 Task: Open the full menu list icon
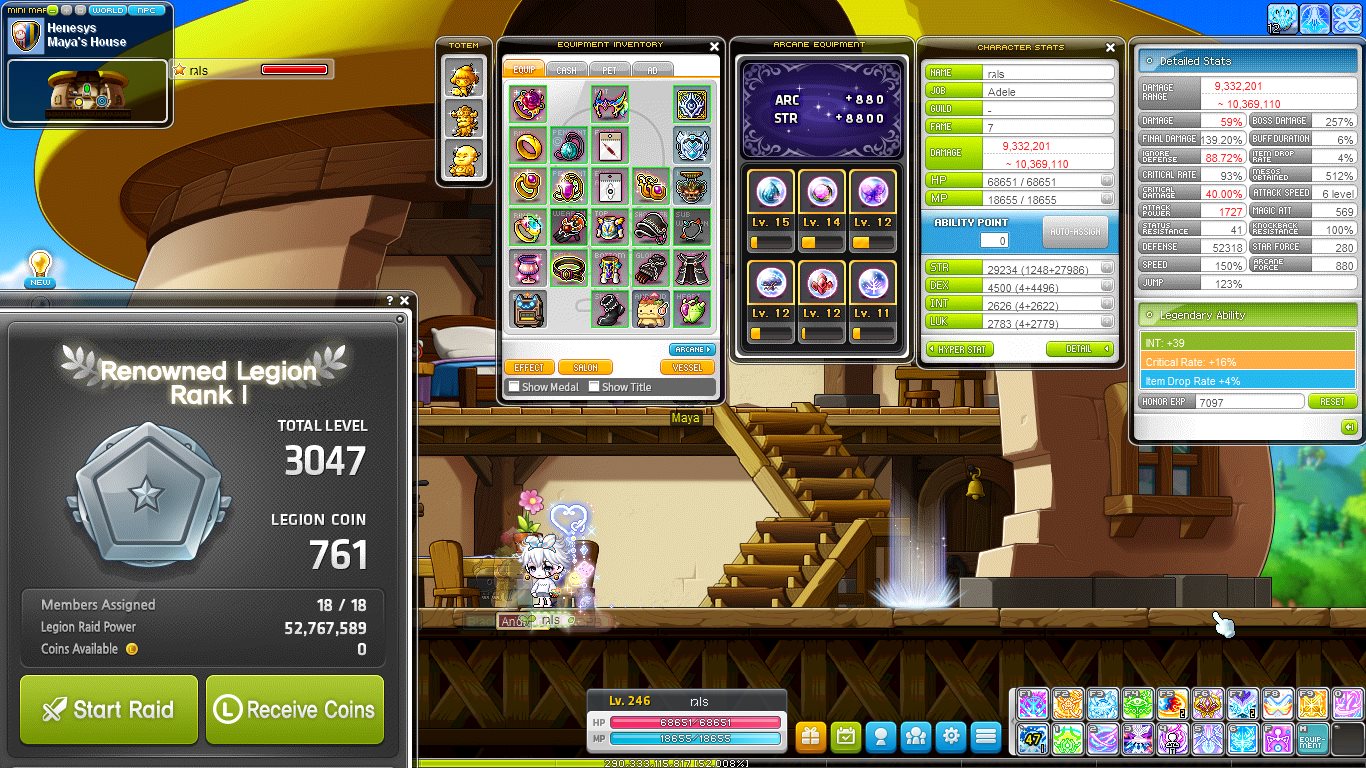(x=986, y=737)
